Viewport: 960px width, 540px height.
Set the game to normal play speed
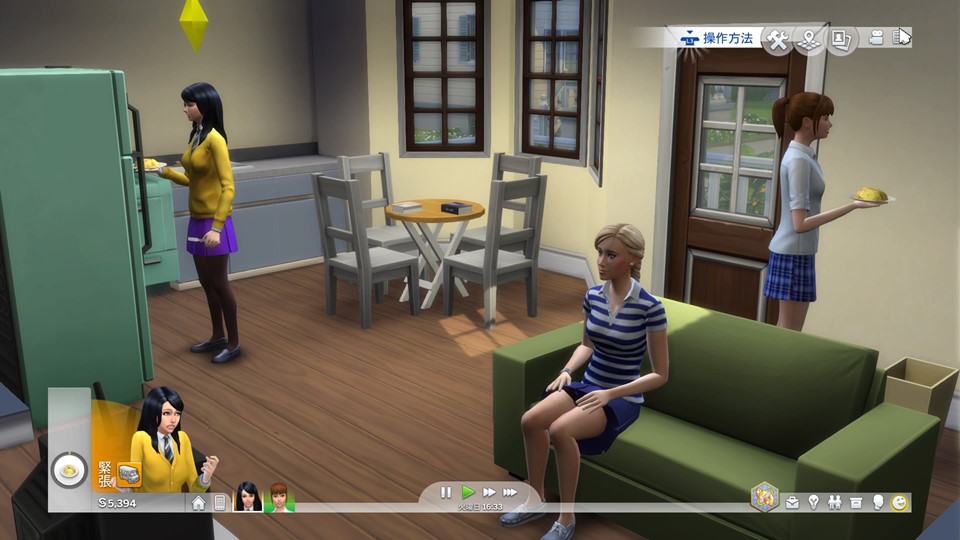467,492
